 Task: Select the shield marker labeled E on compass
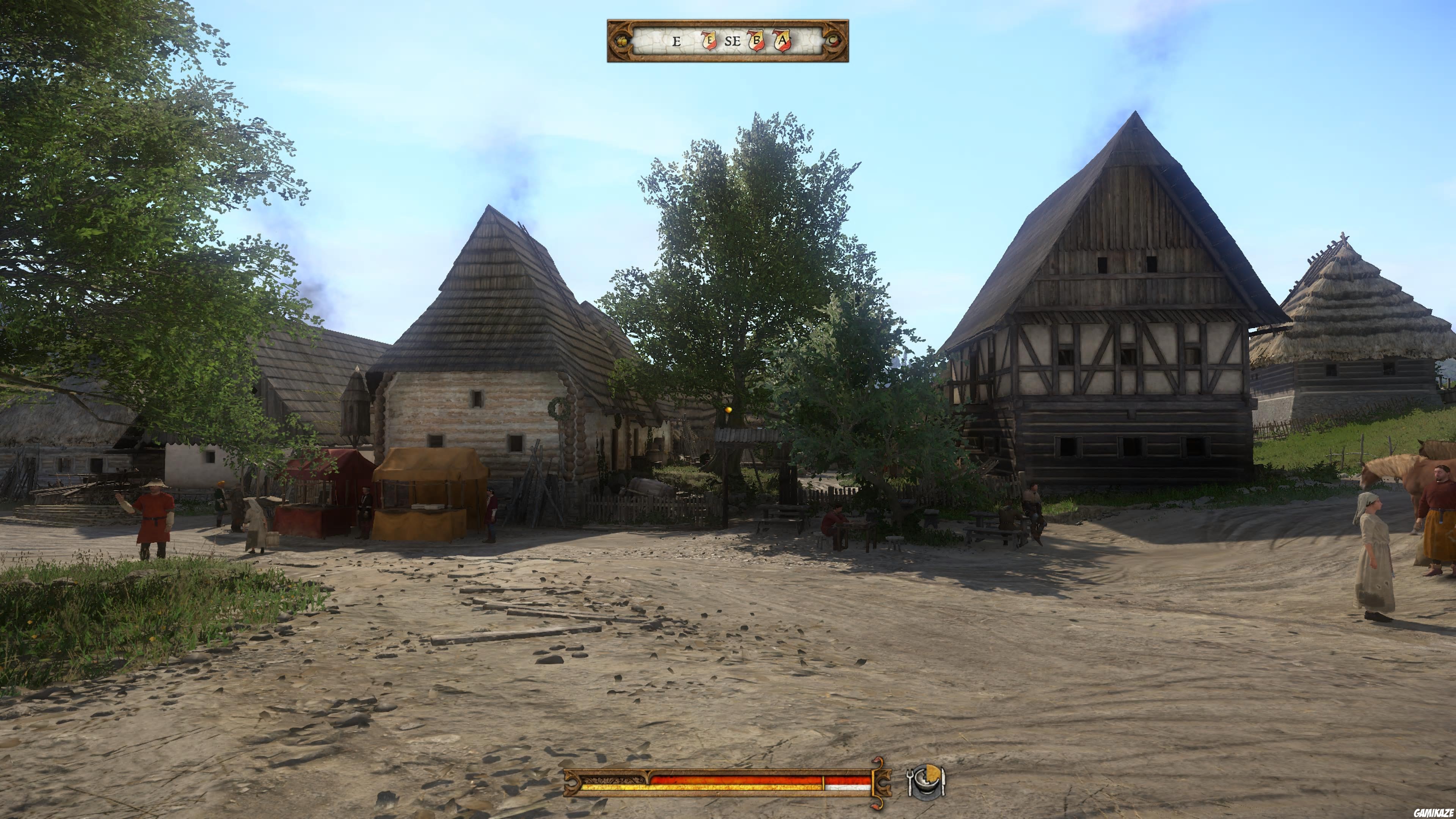[709, 41]
